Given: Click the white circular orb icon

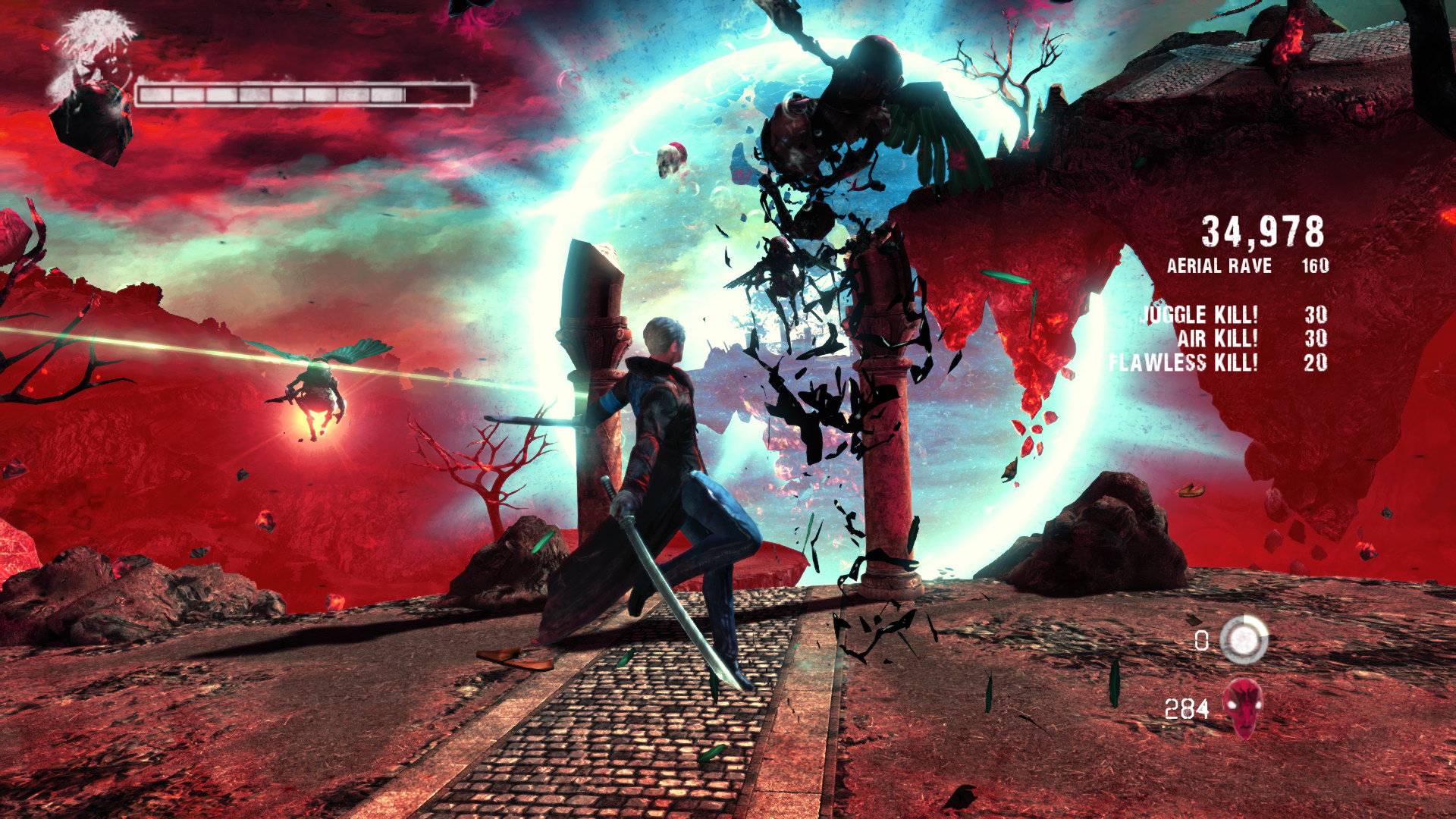Looking at the screenshot, I should click(1244, 640).
